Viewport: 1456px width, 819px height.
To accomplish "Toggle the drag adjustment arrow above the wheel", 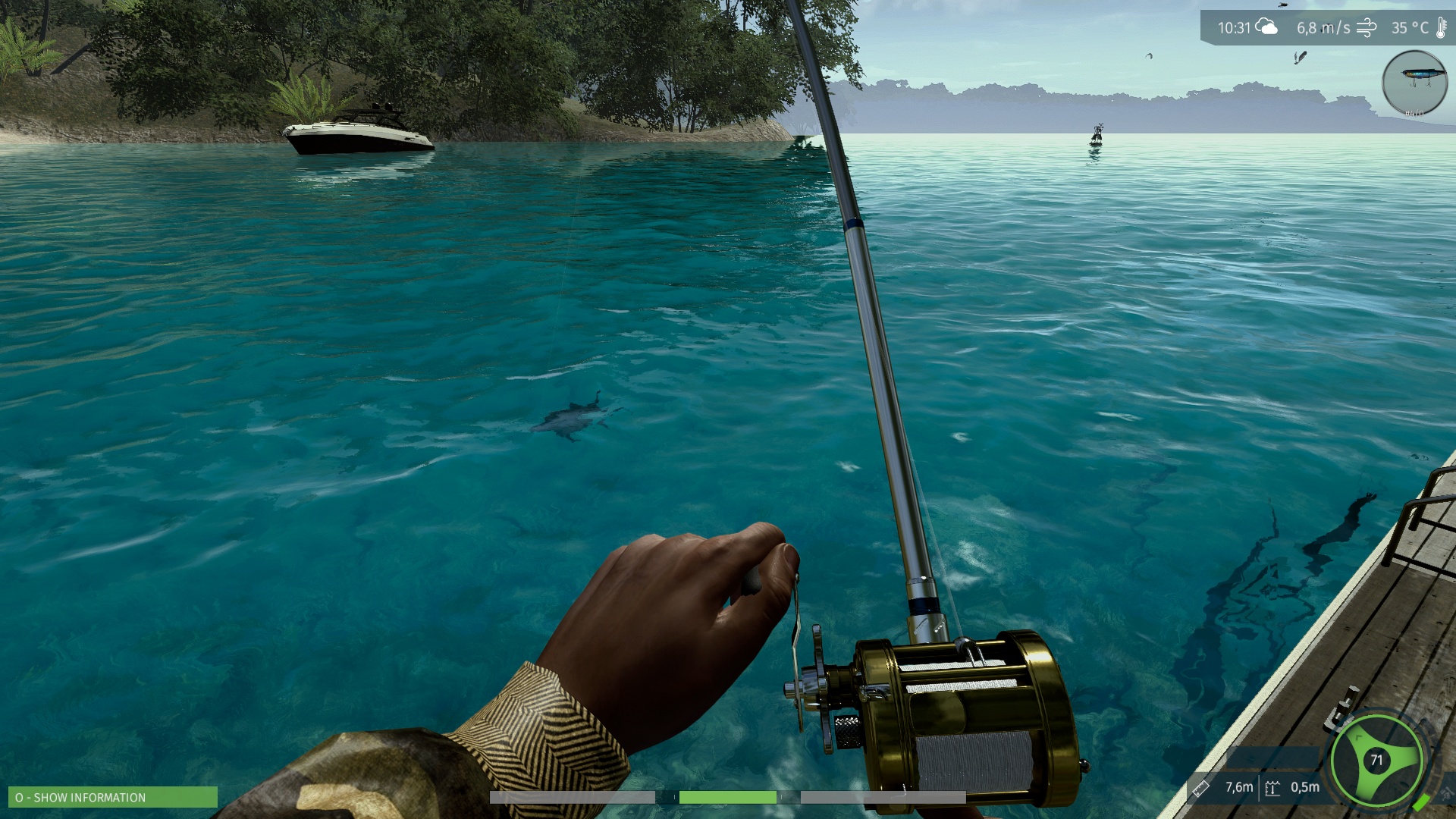I will (1357, 737).
